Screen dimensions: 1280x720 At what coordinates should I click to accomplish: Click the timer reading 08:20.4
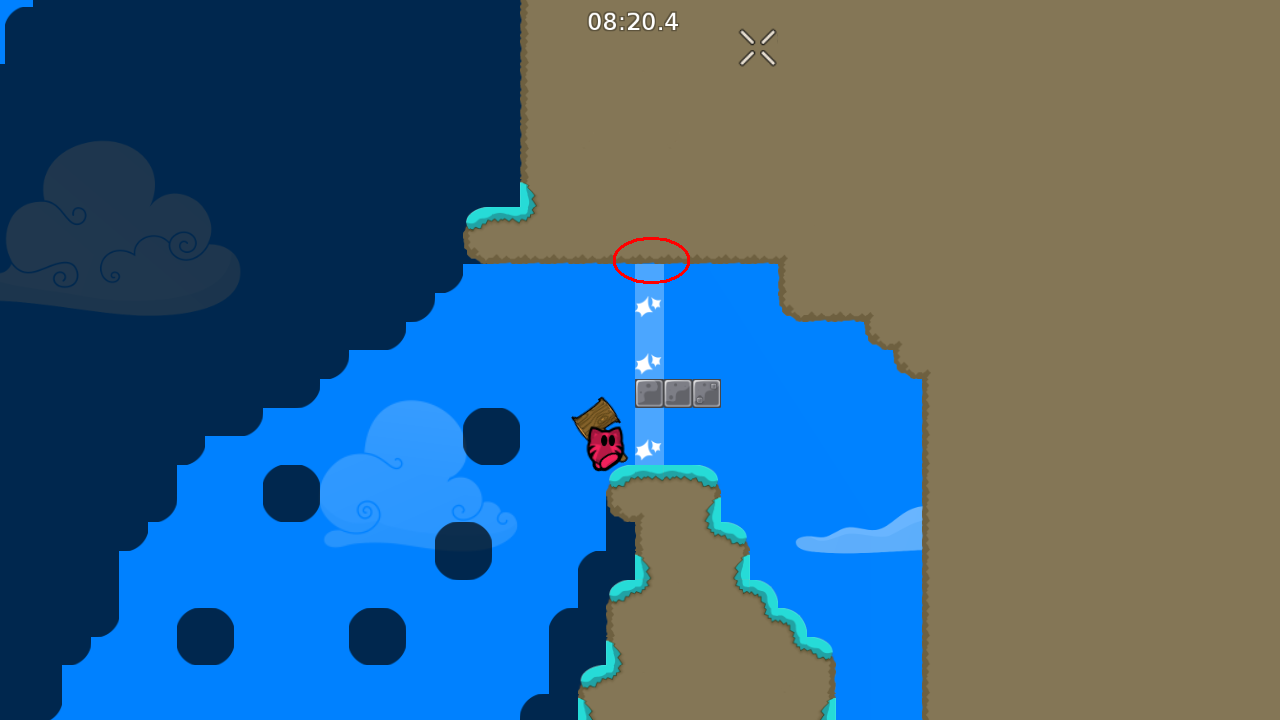[634, 22]
